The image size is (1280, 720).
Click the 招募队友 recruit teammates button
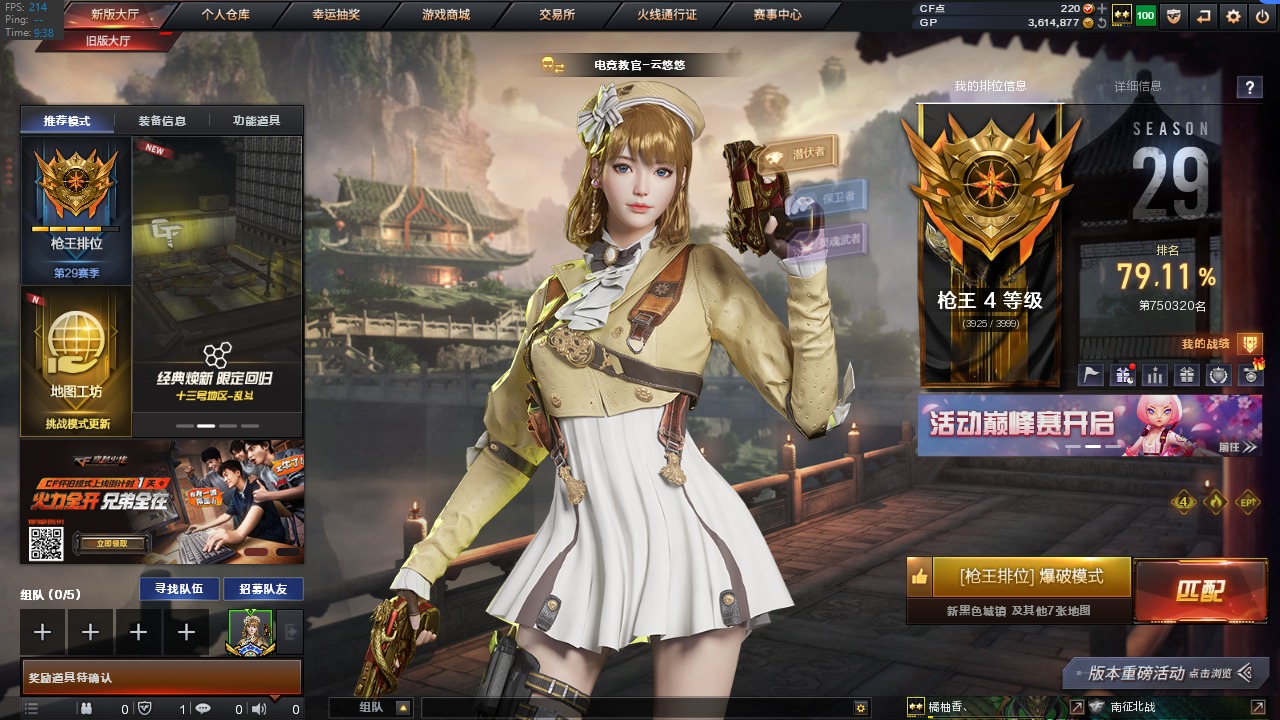click(x=263, y=589)
